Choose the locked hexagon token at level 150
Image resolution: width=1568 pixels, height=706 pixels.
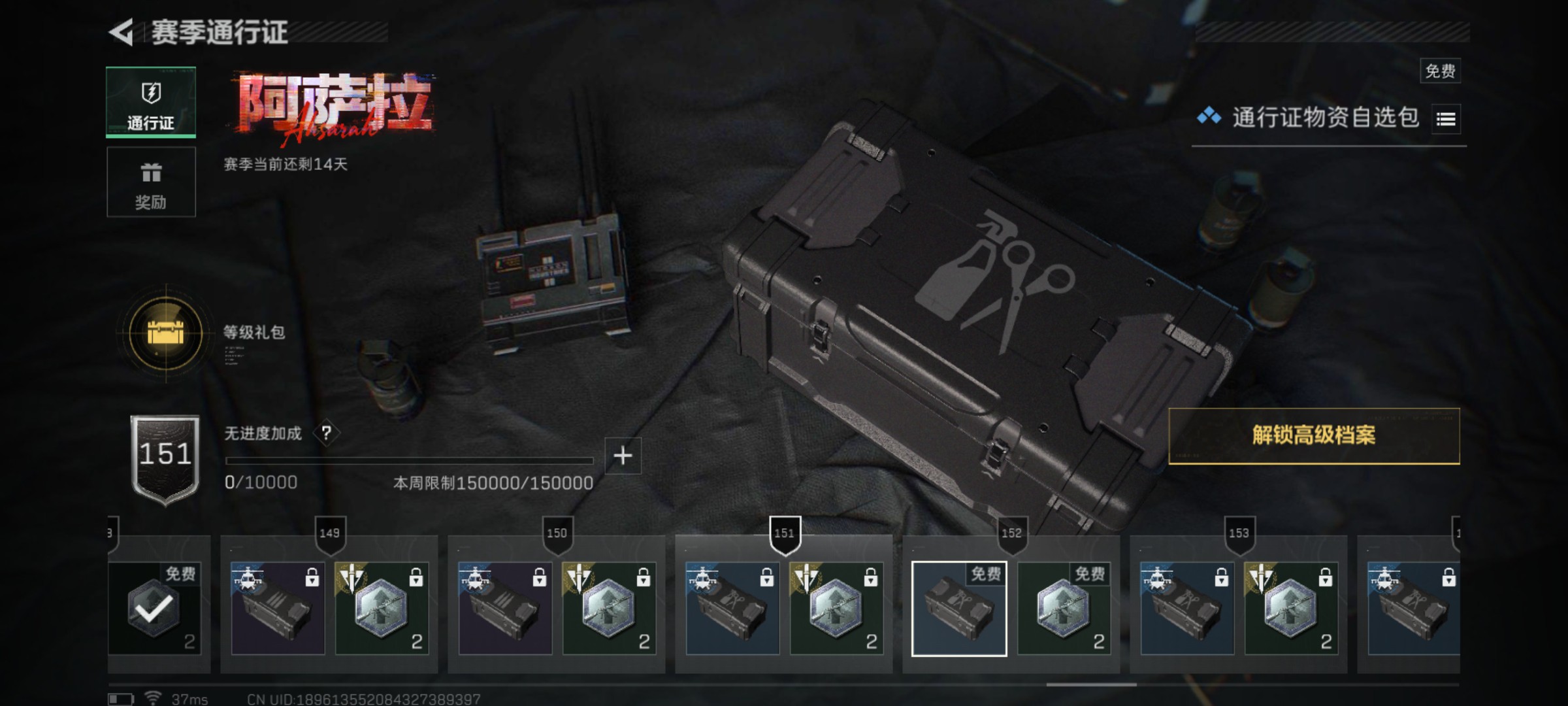click(609, 609)
